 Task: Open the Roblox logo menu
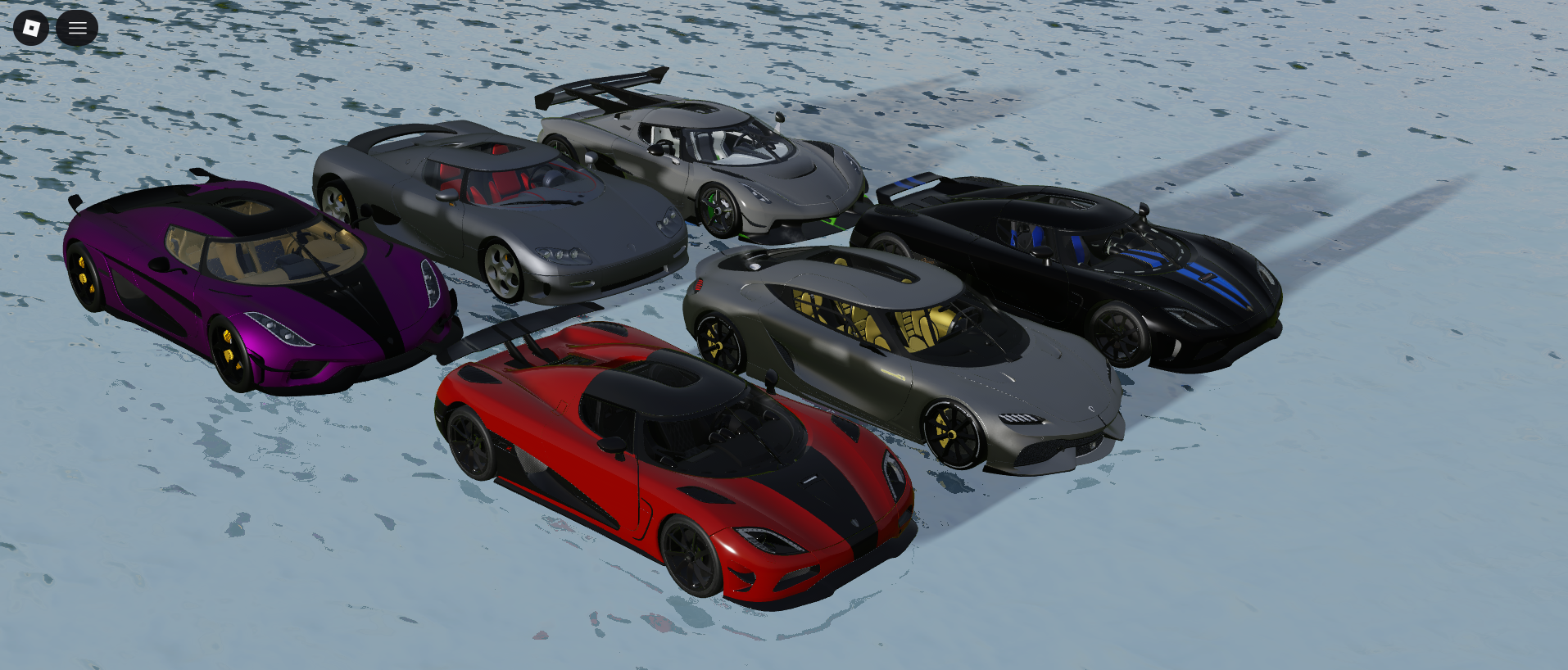(31, 28)
